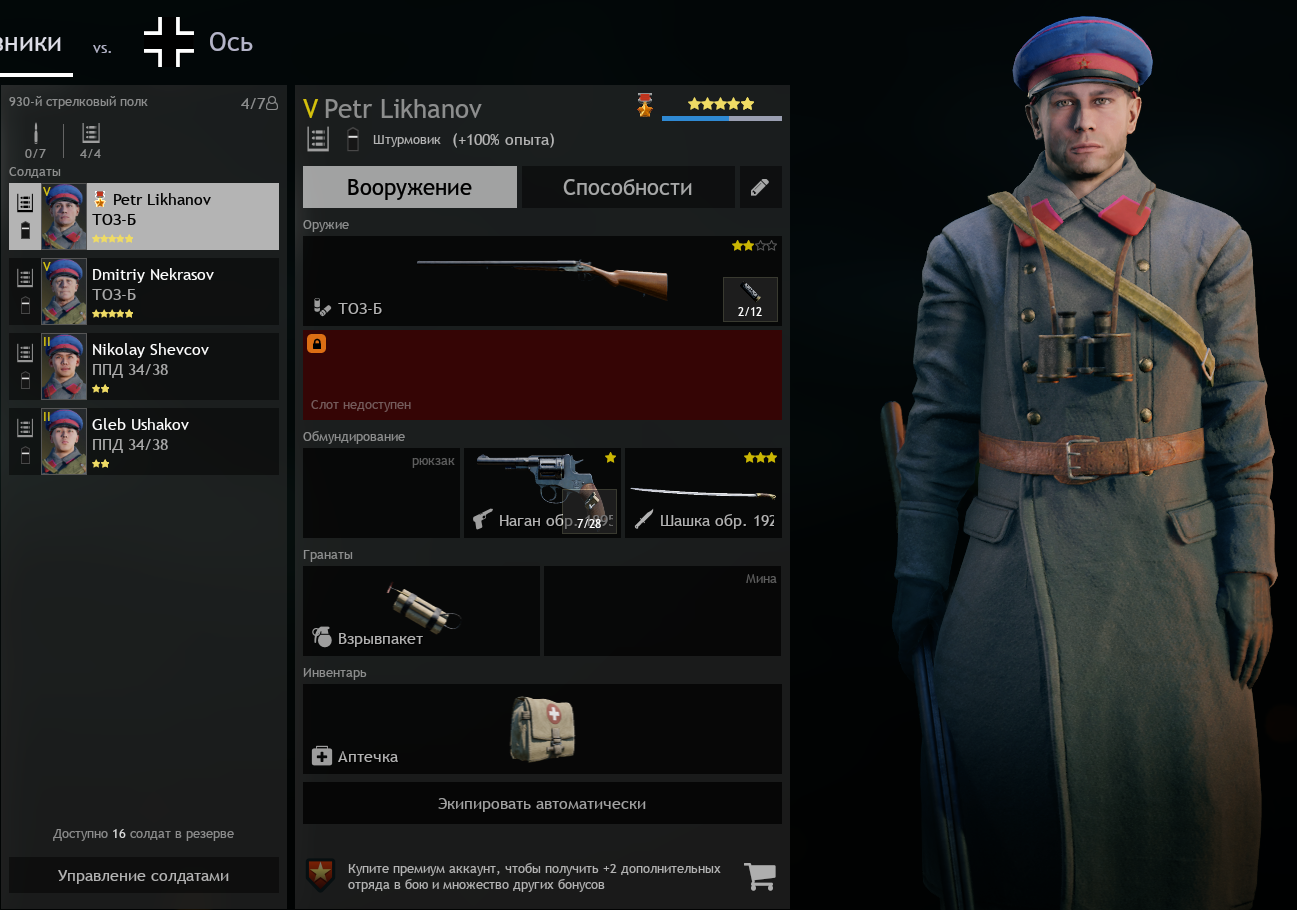This screenshot has width=1297, height=910.
Task: Open the ТОЗ-Б primary weapon slot
Action: (x=510, y=281)
